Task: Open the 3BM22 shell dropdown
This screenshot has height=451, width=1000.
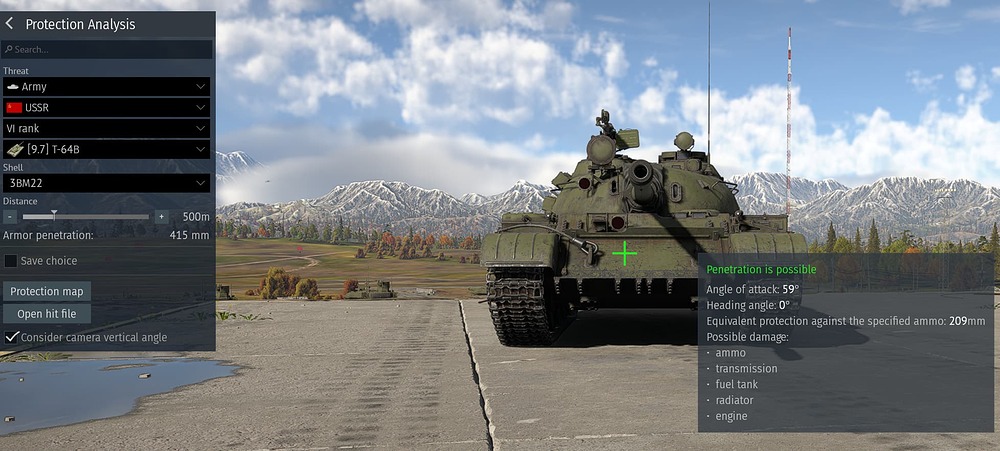Action: (106, 183)
